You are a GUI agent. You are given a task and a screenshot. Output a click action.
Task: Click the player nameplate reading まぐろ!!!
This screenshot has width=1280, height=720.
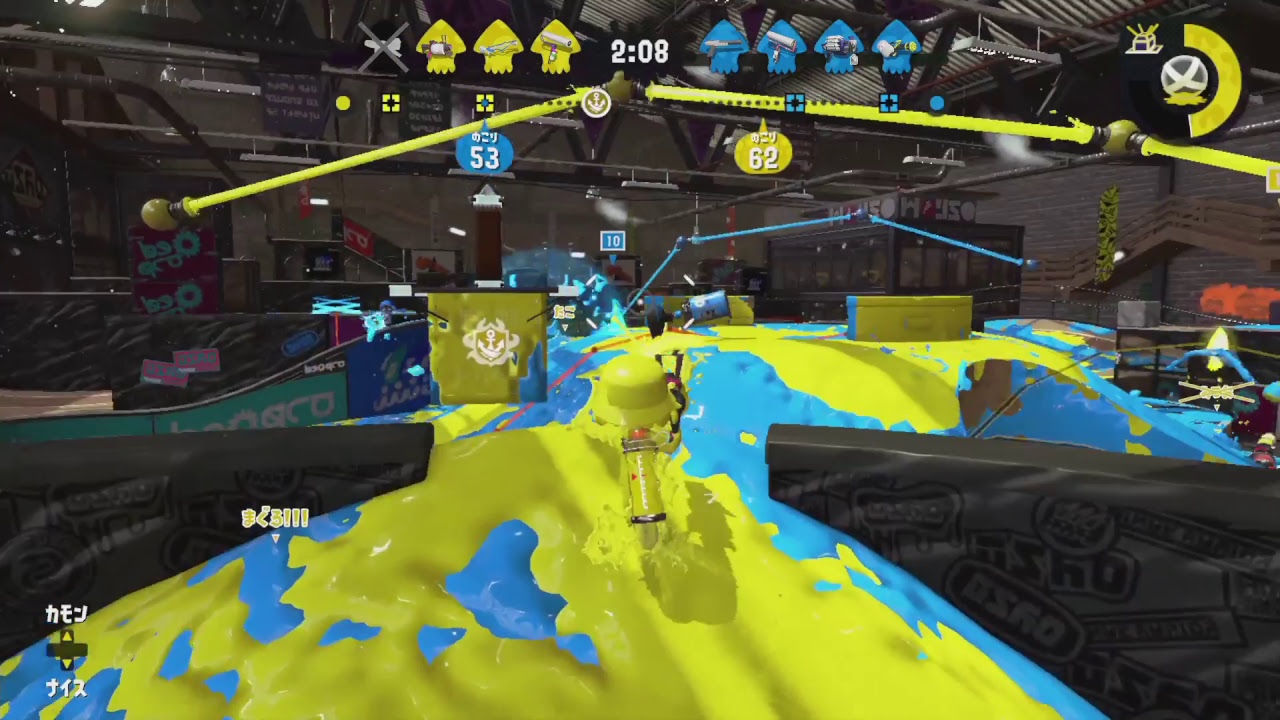pyautogui.click(x=275, y=519)
